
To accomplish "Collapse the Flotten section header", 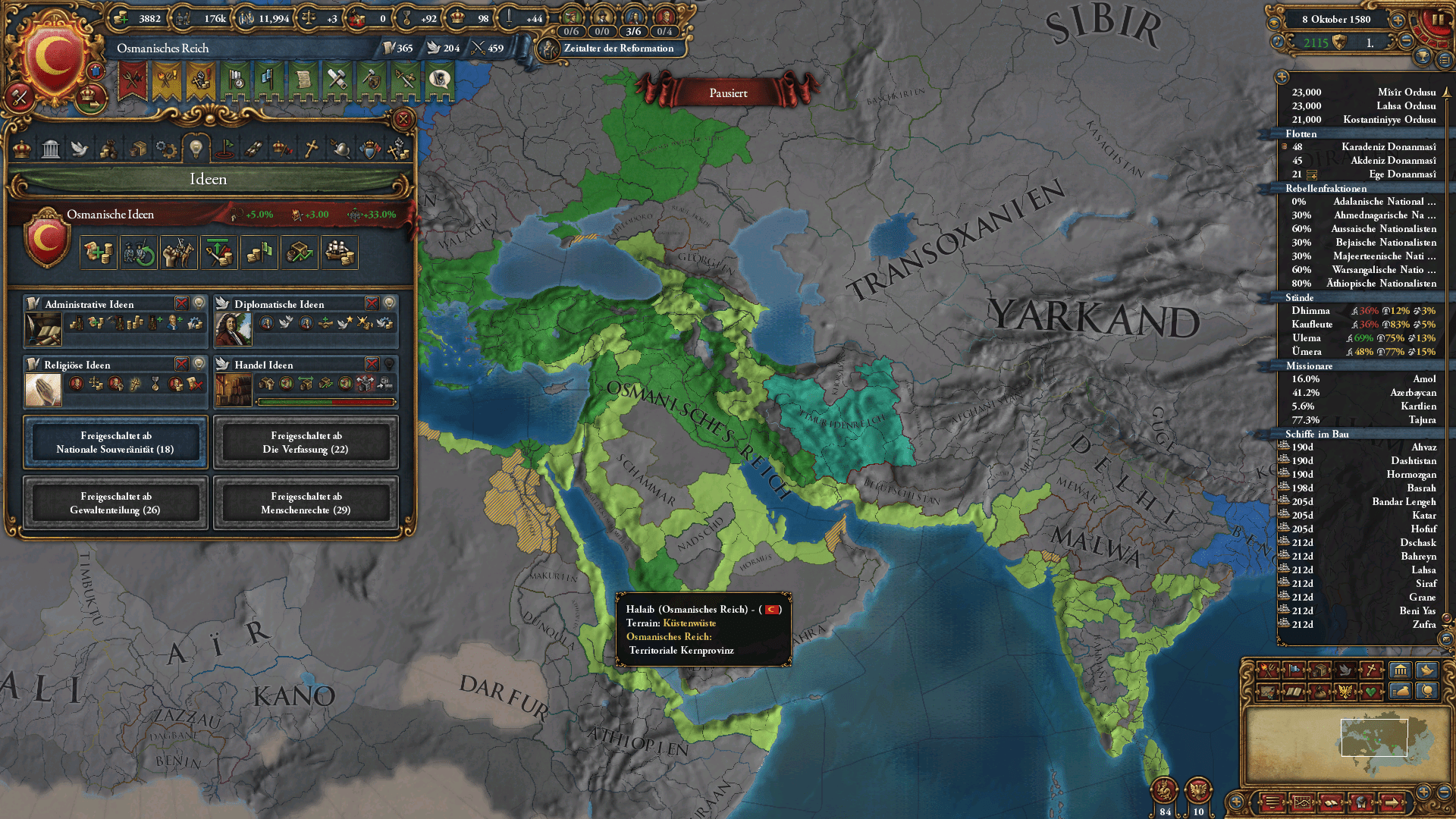I will (x=1360, y=133).
